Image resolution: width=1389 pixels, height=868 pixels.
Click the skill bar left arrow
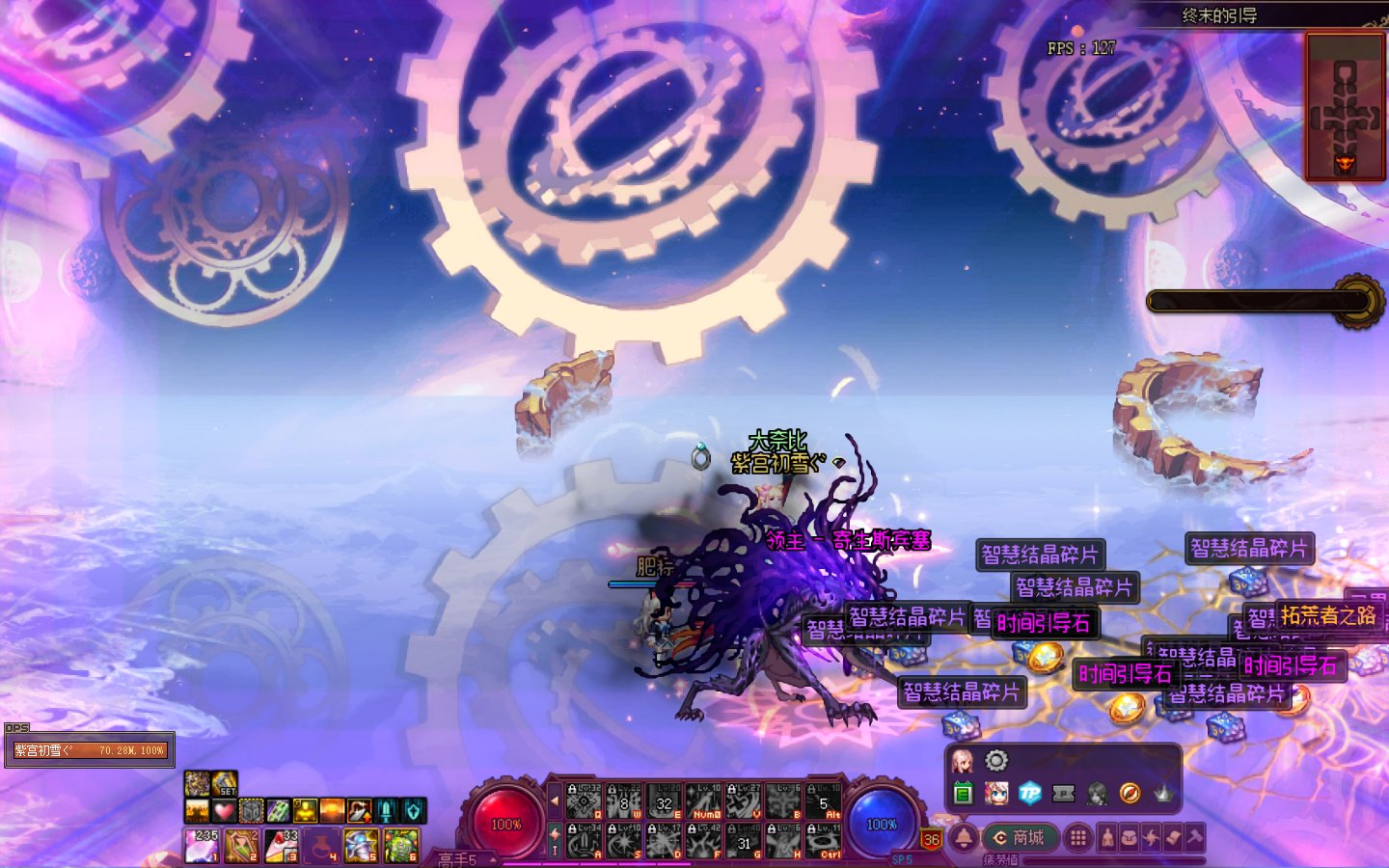(x=555, y=800)
